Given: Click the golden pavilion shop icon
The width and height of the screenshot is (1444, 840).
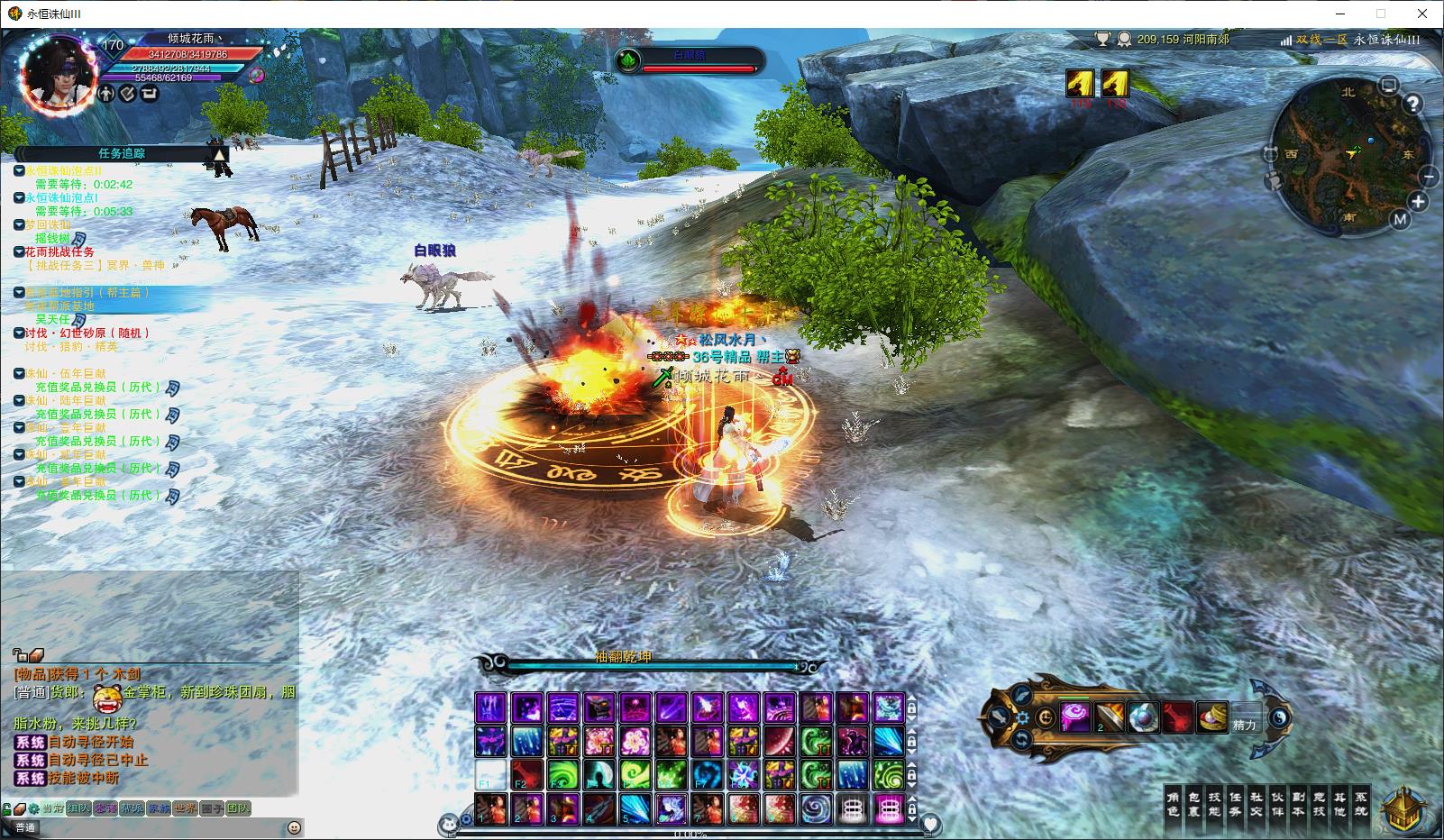Looking at the screenshot, I should (x=1403, y=808).
